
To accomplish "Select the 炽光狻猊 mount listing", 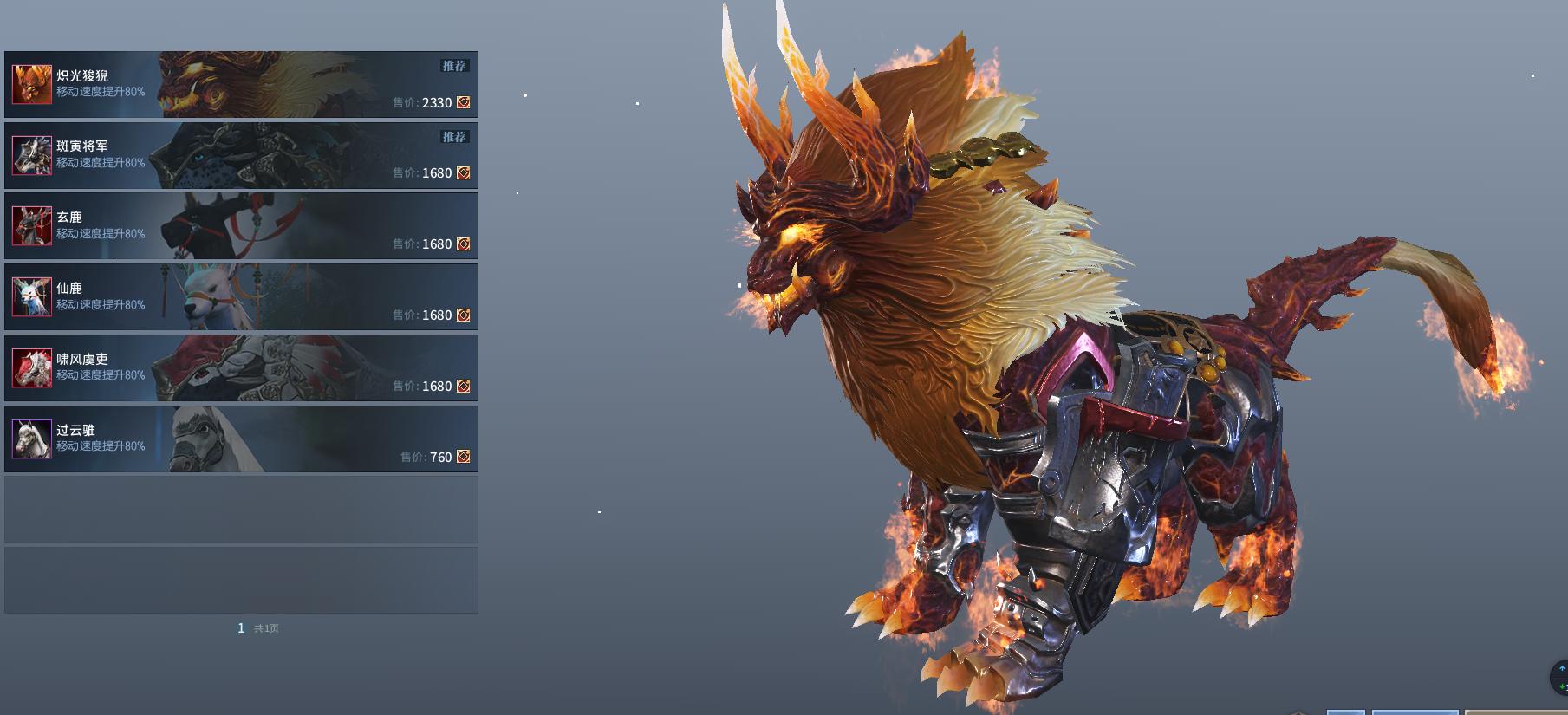I will pos(241,84).
